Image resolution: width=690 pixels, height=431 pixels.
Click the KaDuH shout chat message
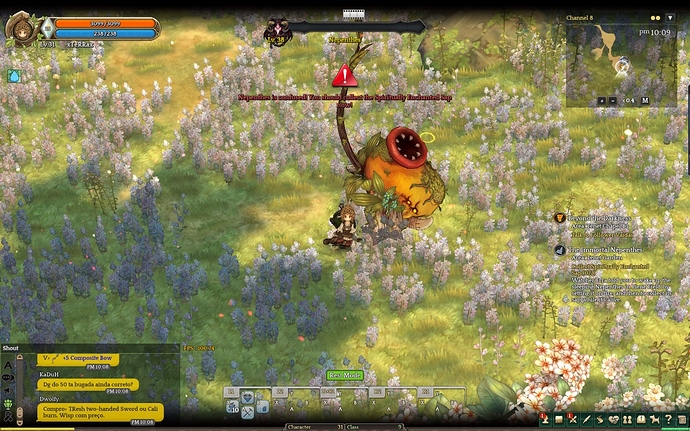88,383
